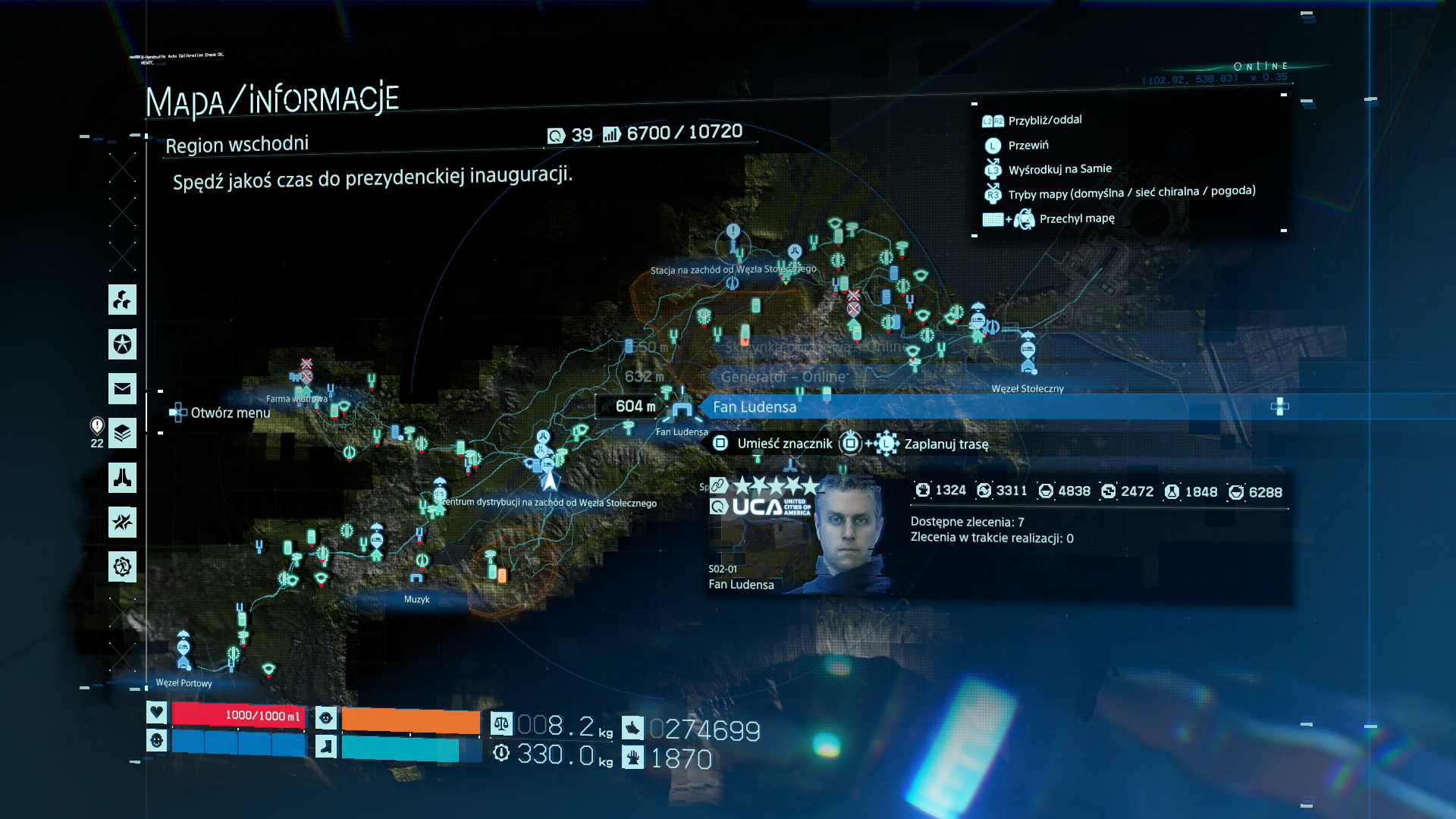Select the stacked layers menu icon
Viewport: 1456px width, 819px height.
point(122,433)
